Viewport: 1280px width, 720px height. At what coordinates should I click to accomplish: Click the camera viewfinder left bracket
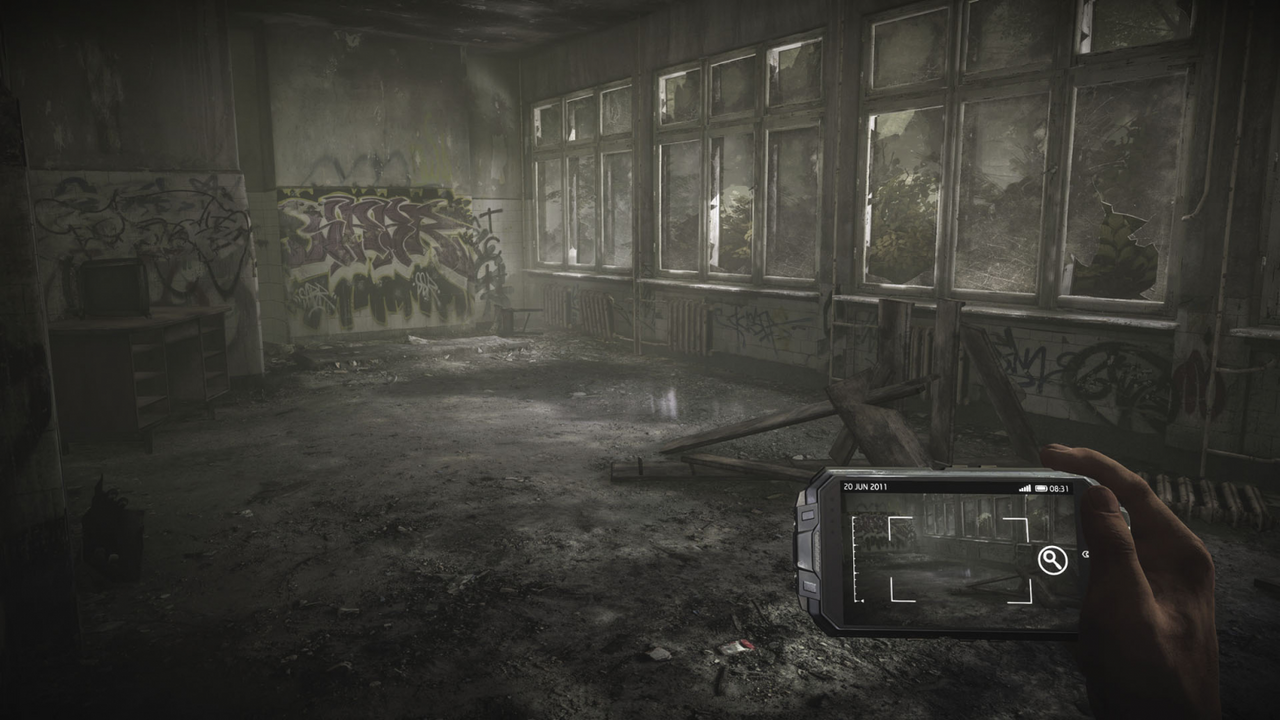tap(891, 558)
